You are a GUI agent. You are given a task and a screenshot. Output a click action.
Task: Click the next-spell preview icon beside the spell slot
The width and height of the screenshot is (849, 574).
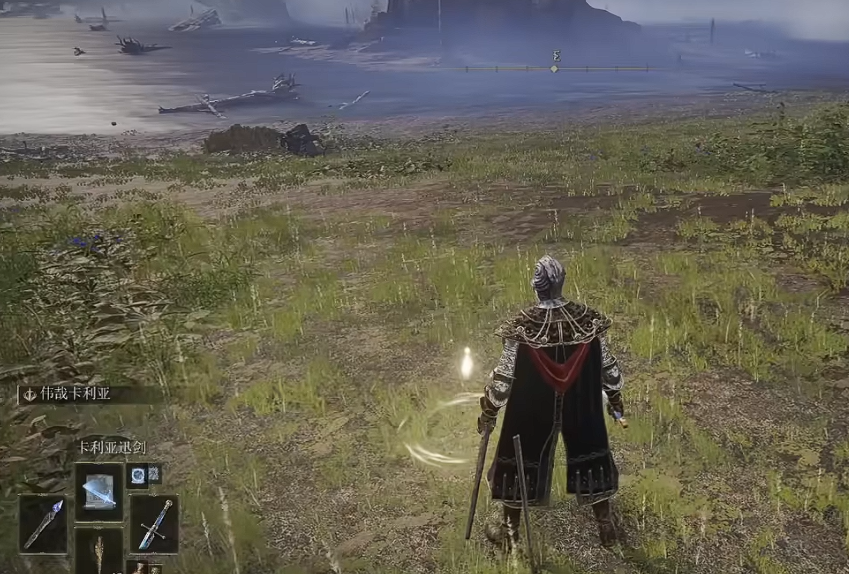138,474
